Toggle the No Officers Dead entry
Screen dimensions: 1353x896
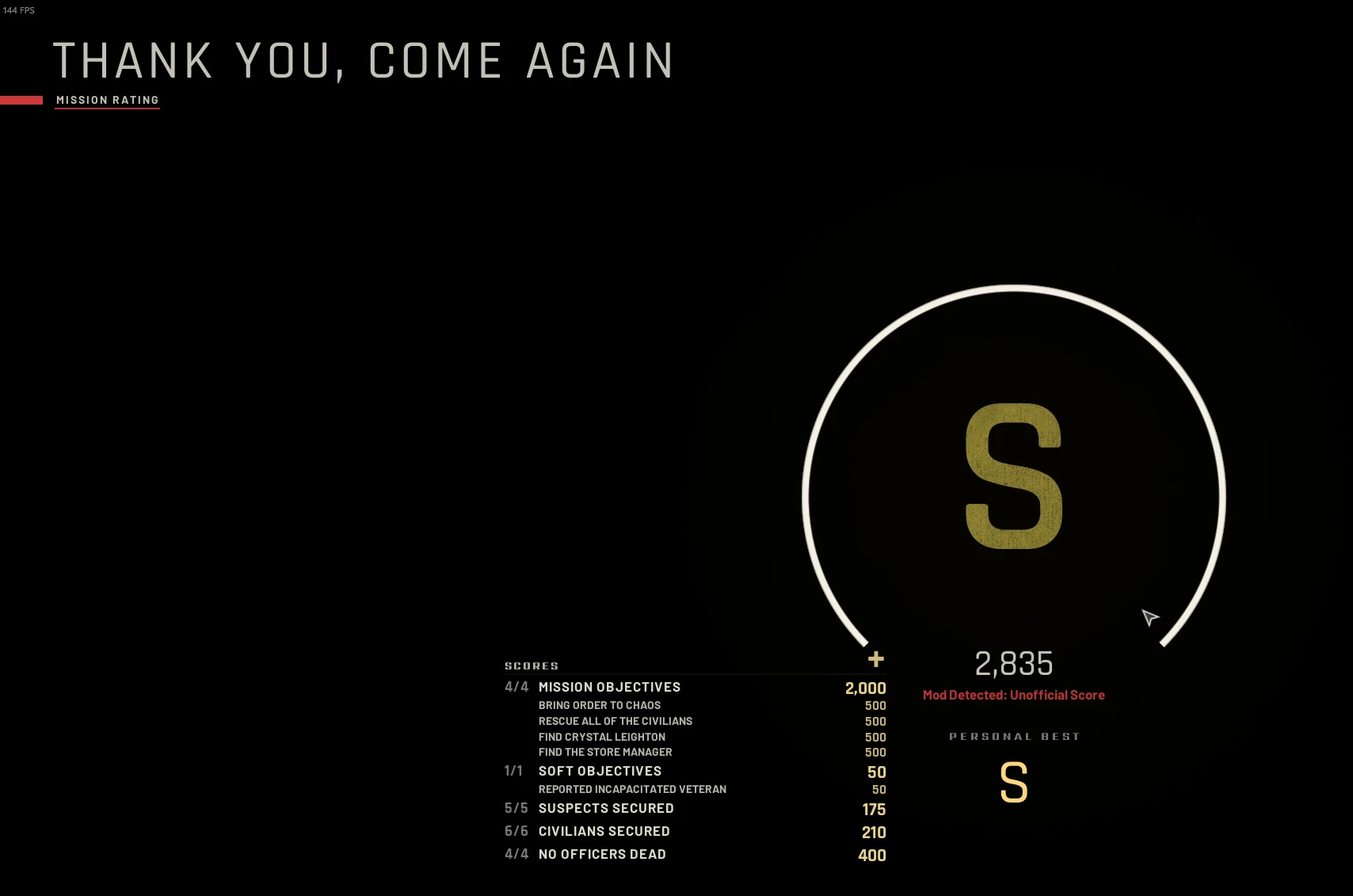click(x=602, y=854)
